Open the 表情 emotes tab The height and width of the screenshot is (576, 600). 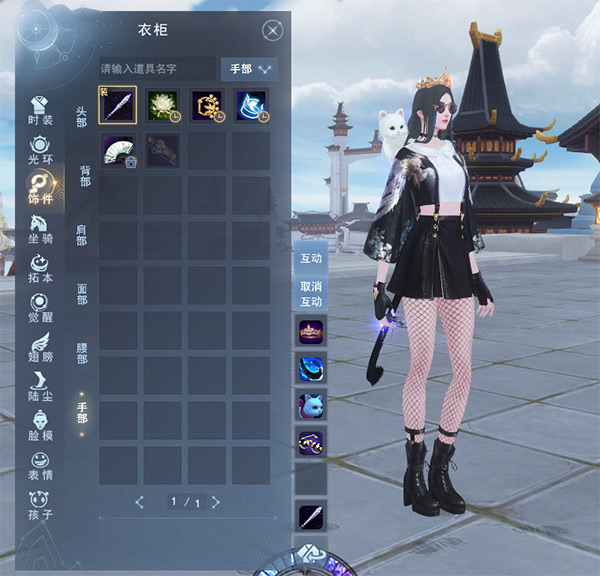click(41, 465)
